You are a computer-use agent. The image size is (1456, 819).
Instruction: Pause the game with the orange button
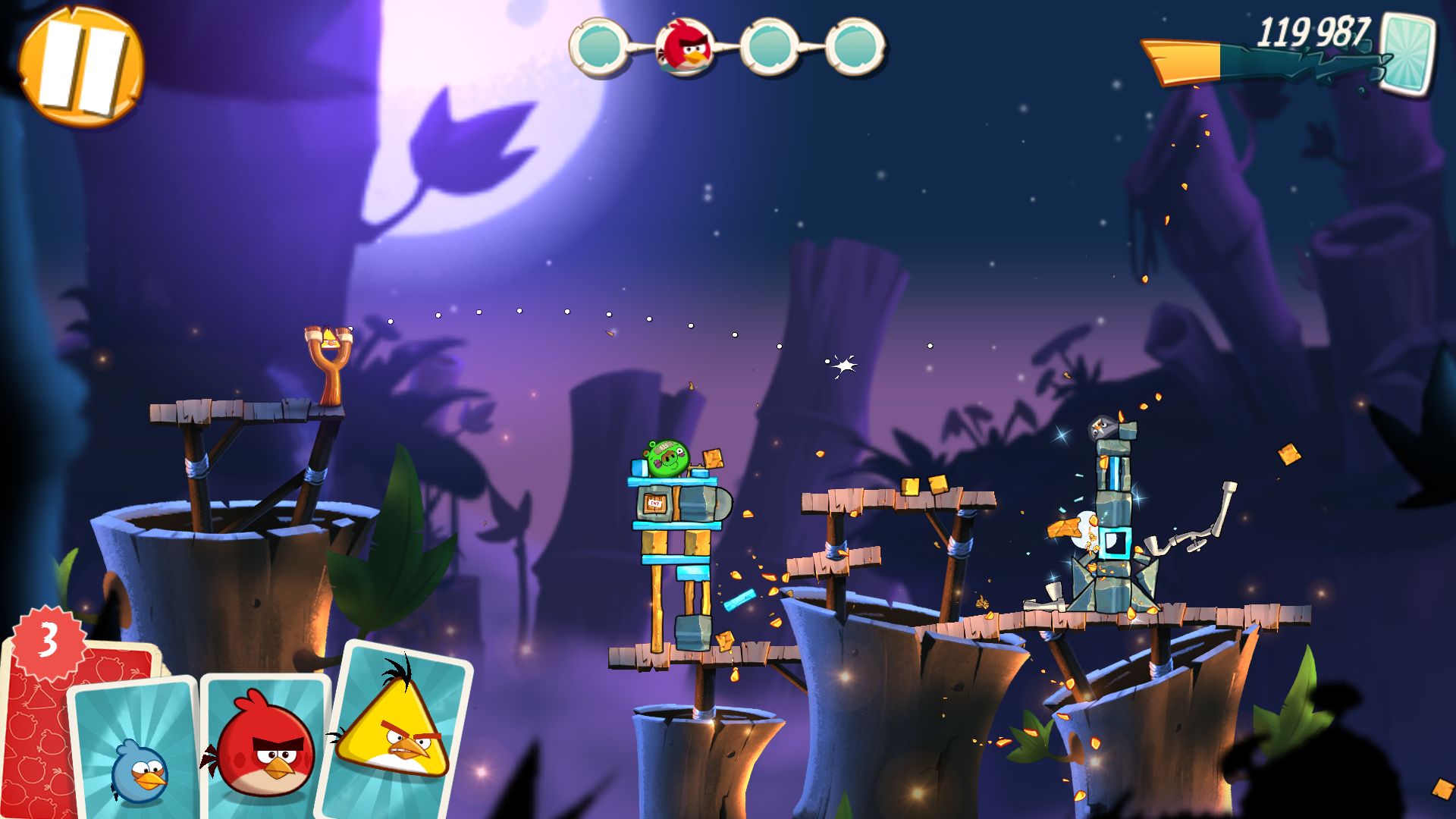point(81,66)
